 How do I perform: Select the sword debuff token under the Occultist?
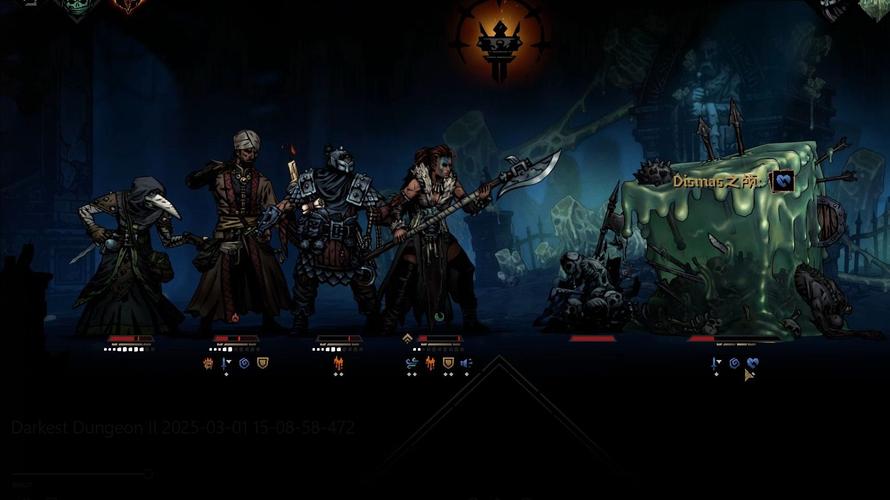coord(225,363)
